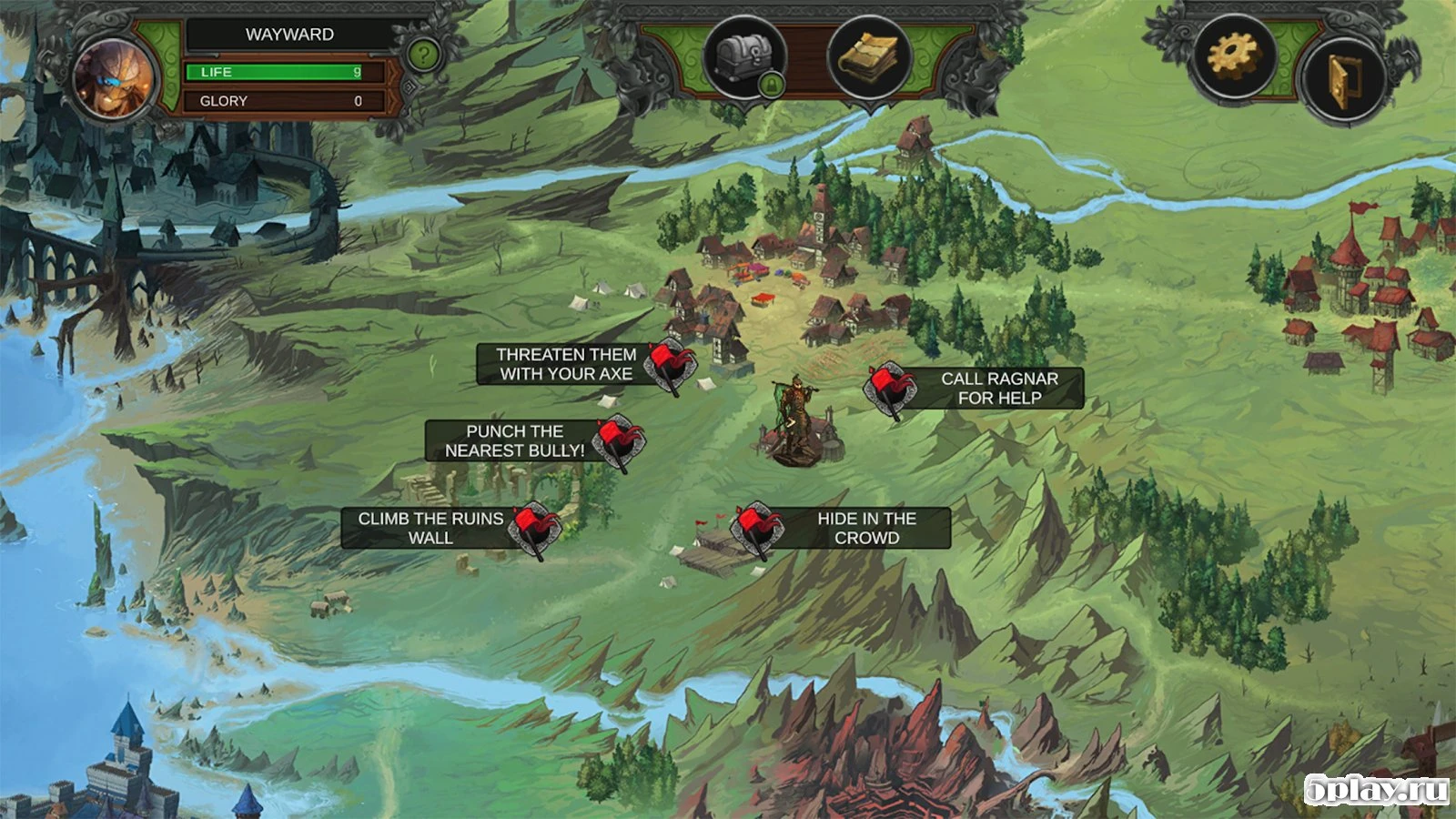Click the axe flag beside 'Hide in the crowd'
Viewport: 1456px width, 819px height.
tap(758, 528)
